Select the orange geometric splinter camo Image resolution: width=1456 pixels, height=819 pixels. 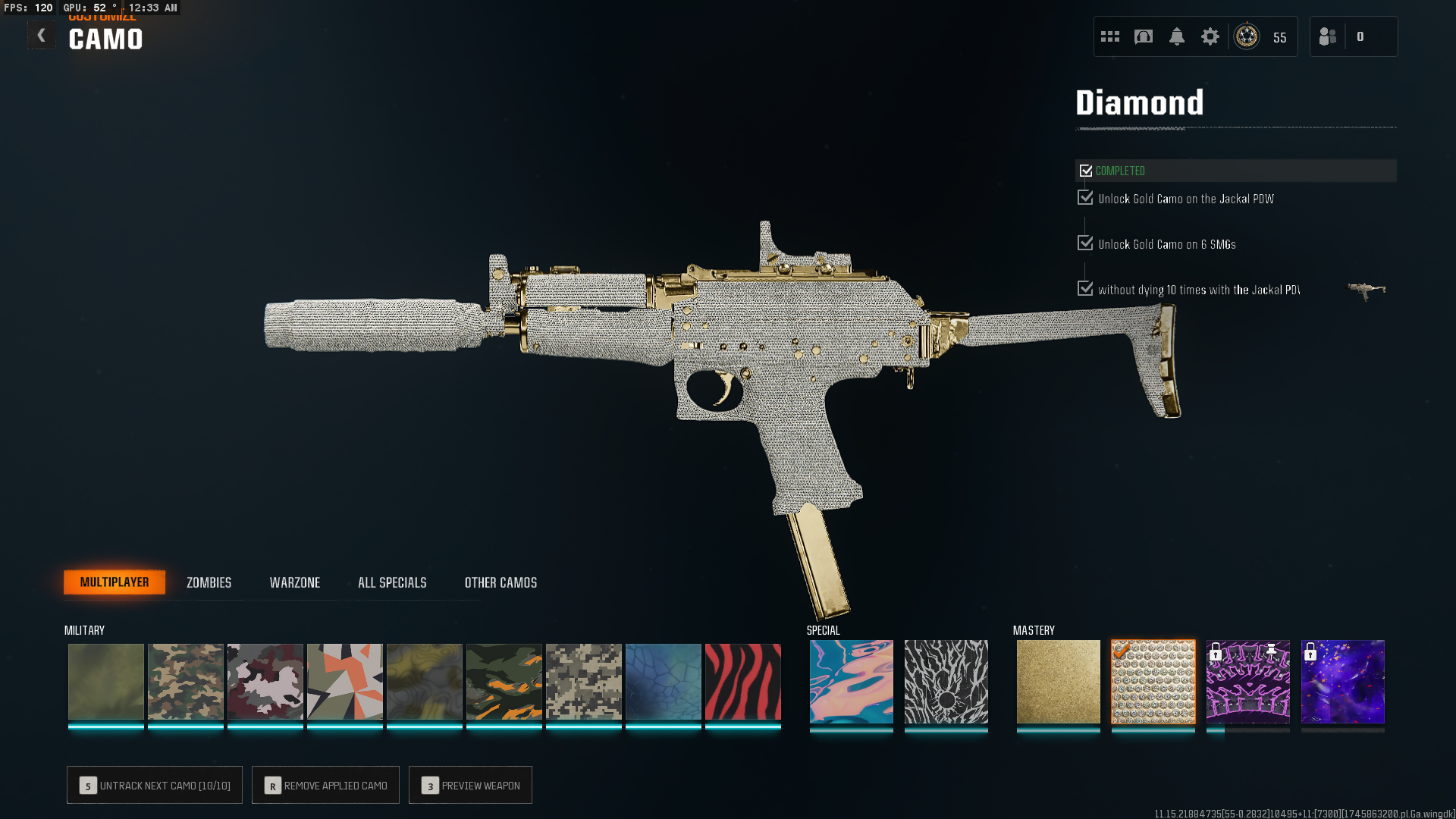(345, 681)
